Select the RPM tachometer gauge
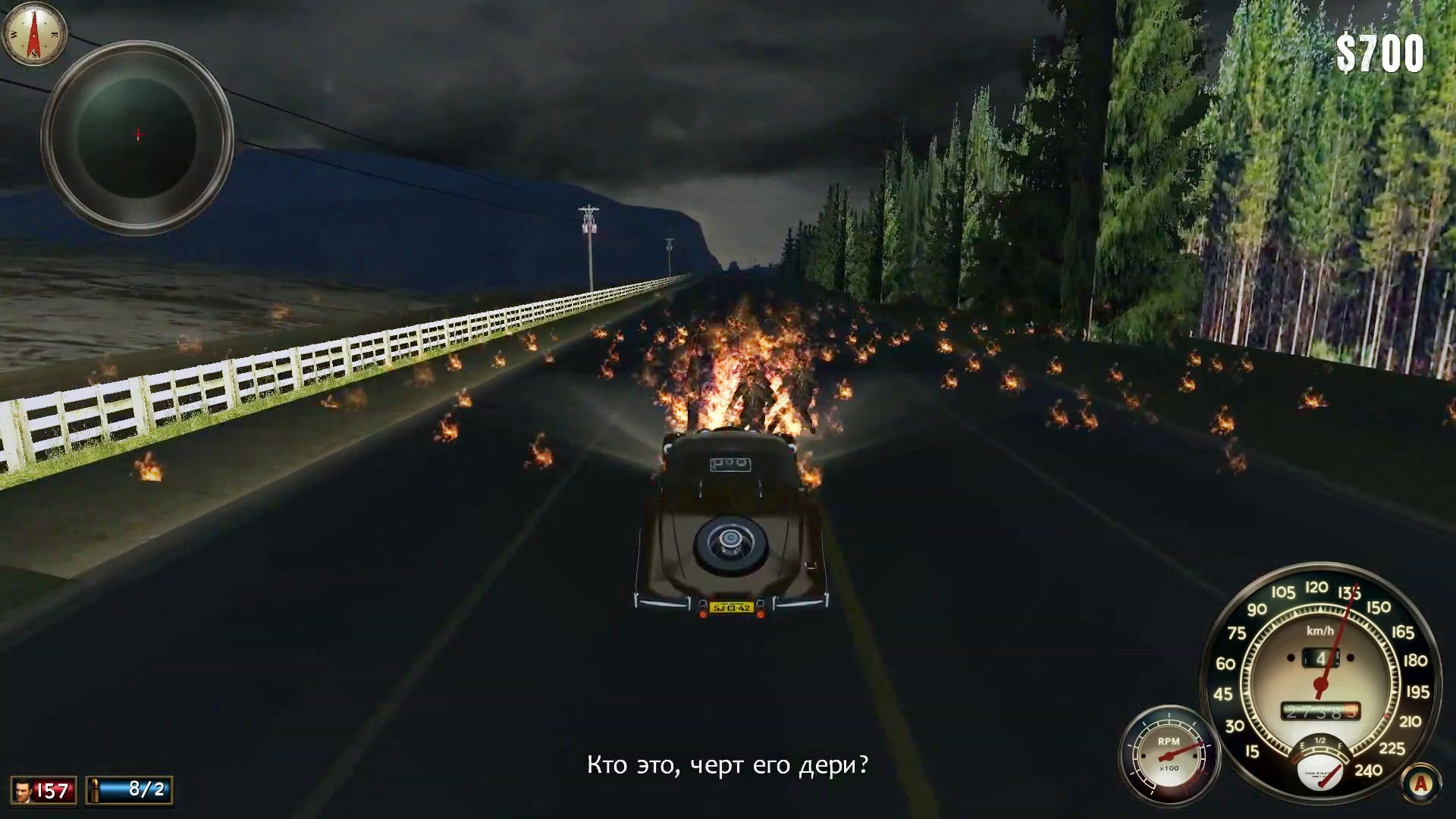Viewport: 1456px width, 819px height. coord(1169,754)
